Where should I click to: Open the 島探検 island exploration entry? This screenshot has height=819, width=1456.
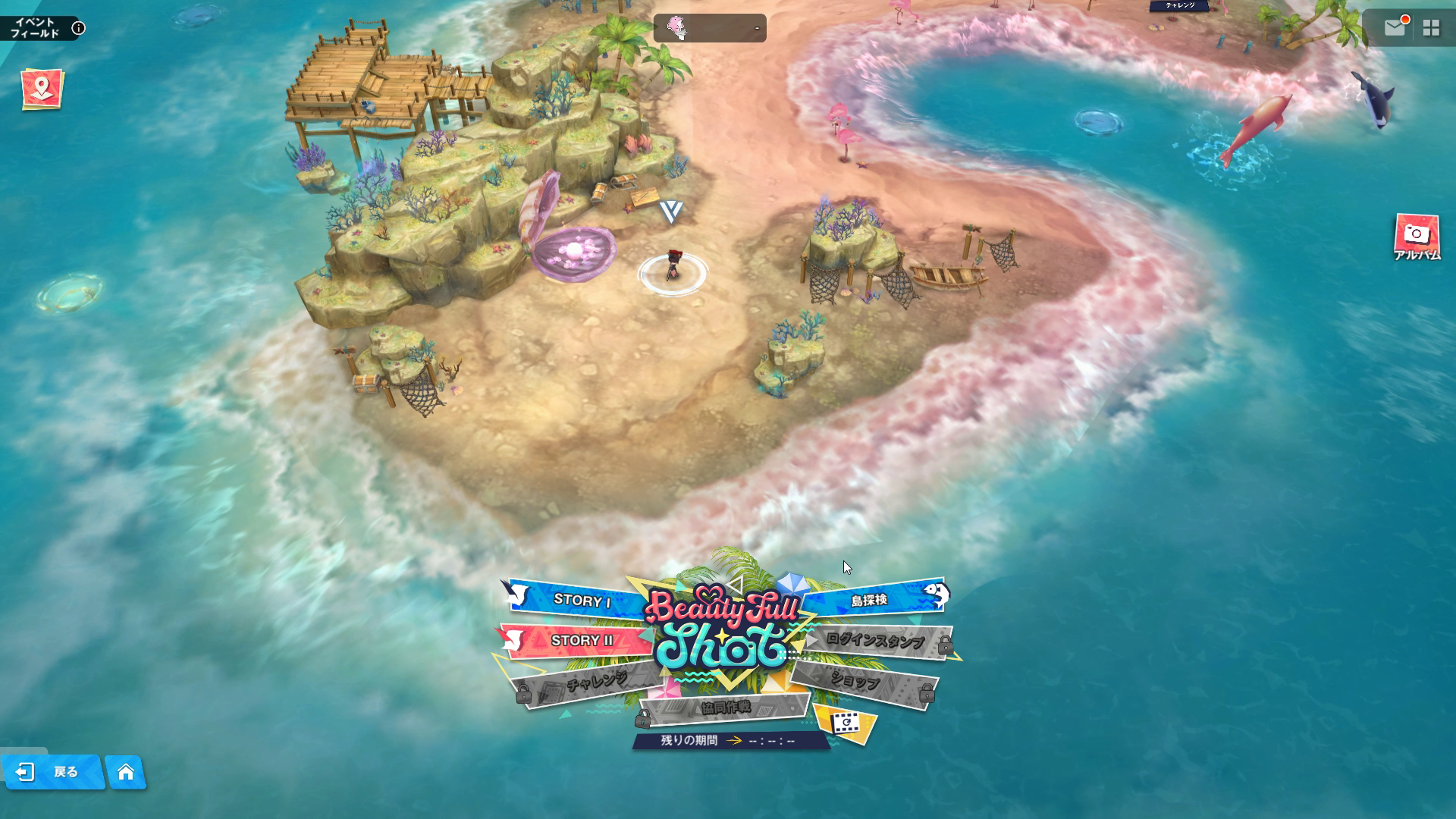pos(869,601)
